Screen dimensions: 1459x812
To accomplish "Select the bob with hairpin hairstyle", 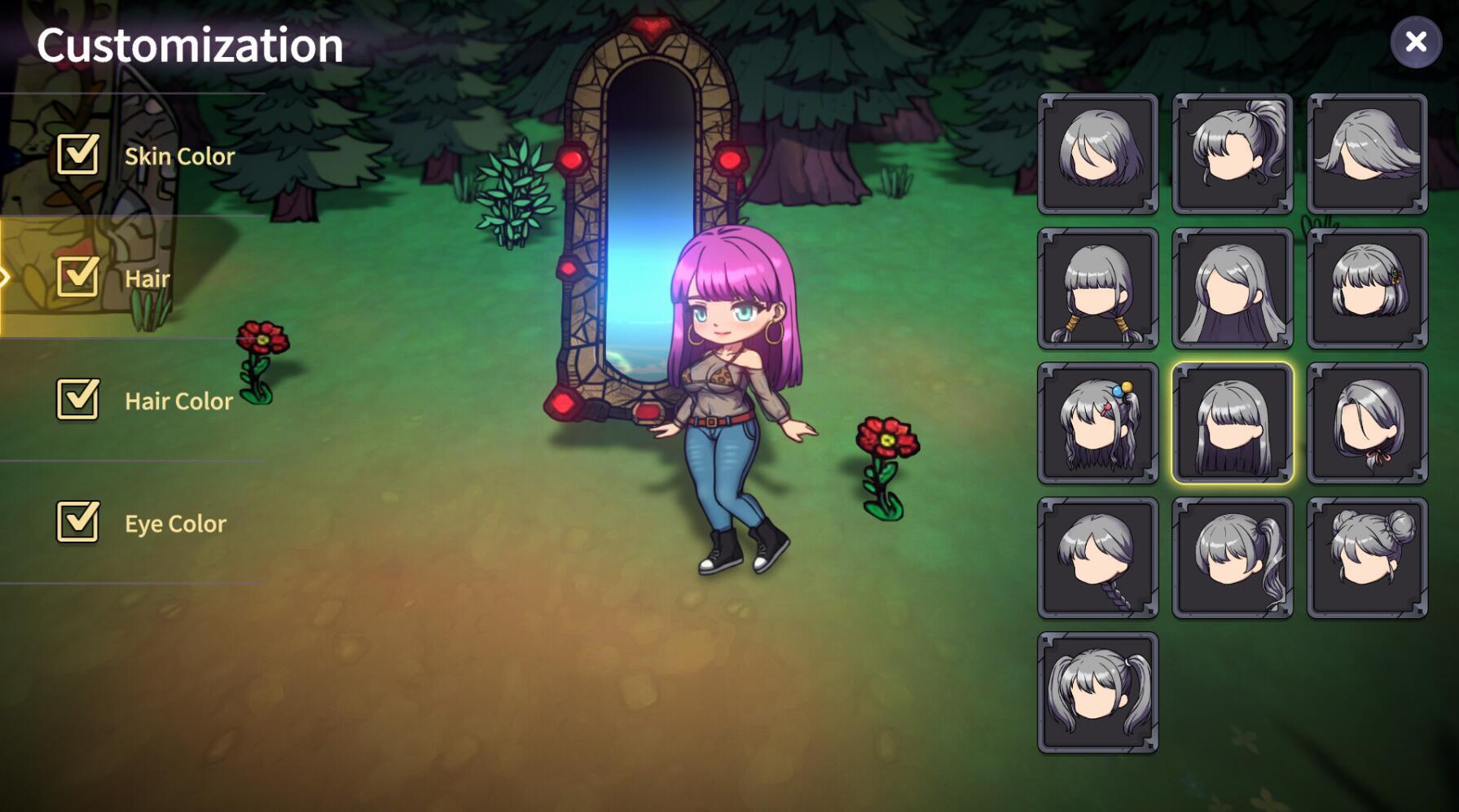I will pos(1367,287).
